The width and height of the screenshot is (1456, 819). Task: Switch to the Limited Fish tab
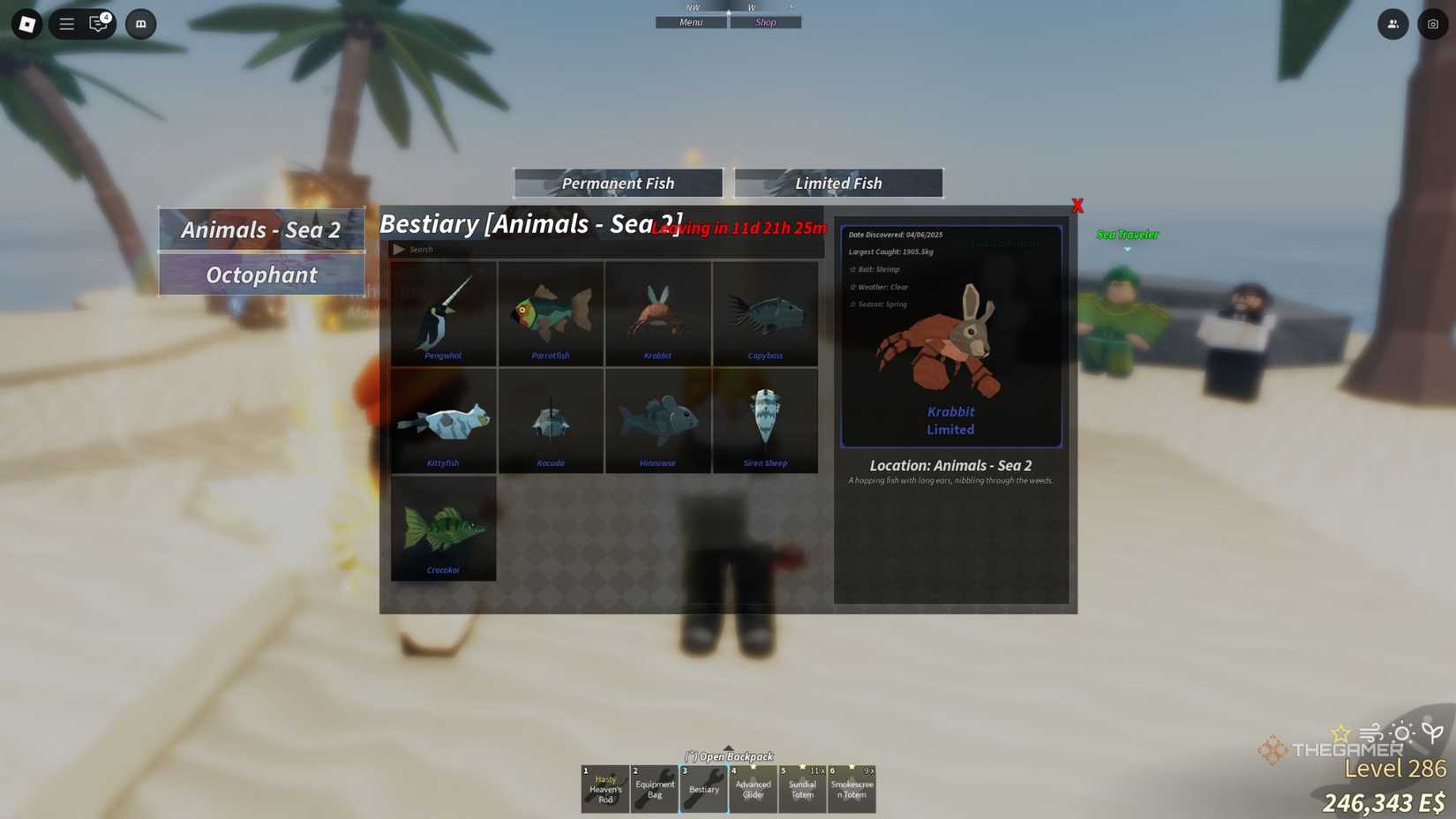(837, 183)
